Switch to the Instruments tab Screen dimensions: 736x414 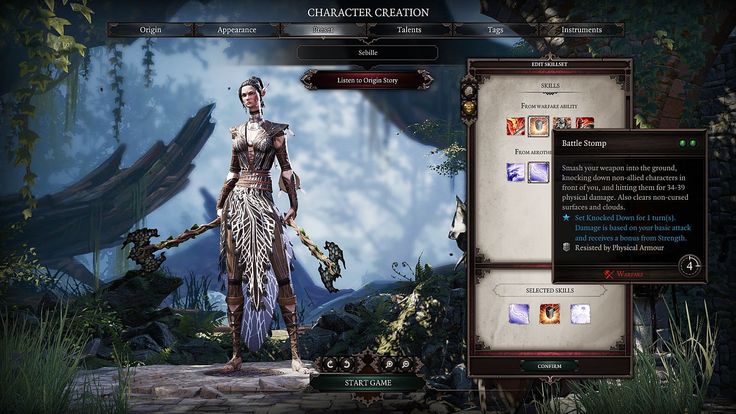click(581, 30)
